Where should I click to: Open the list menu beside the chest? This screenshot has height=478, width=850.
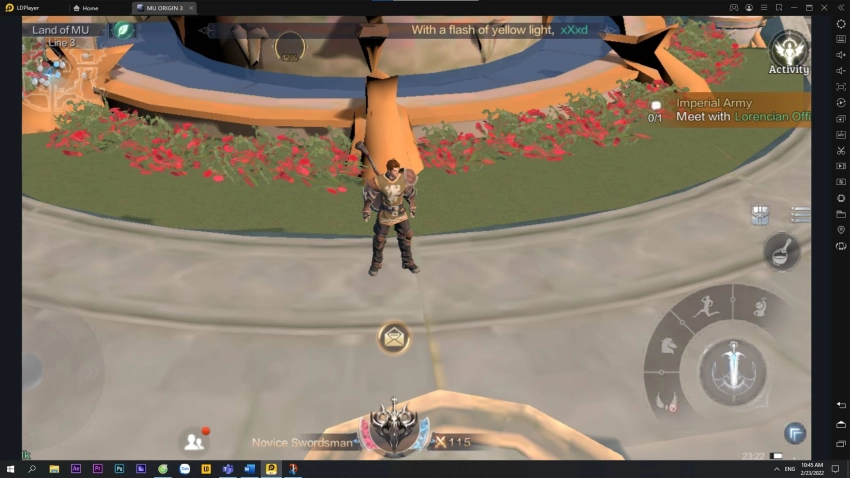point(800,214)
